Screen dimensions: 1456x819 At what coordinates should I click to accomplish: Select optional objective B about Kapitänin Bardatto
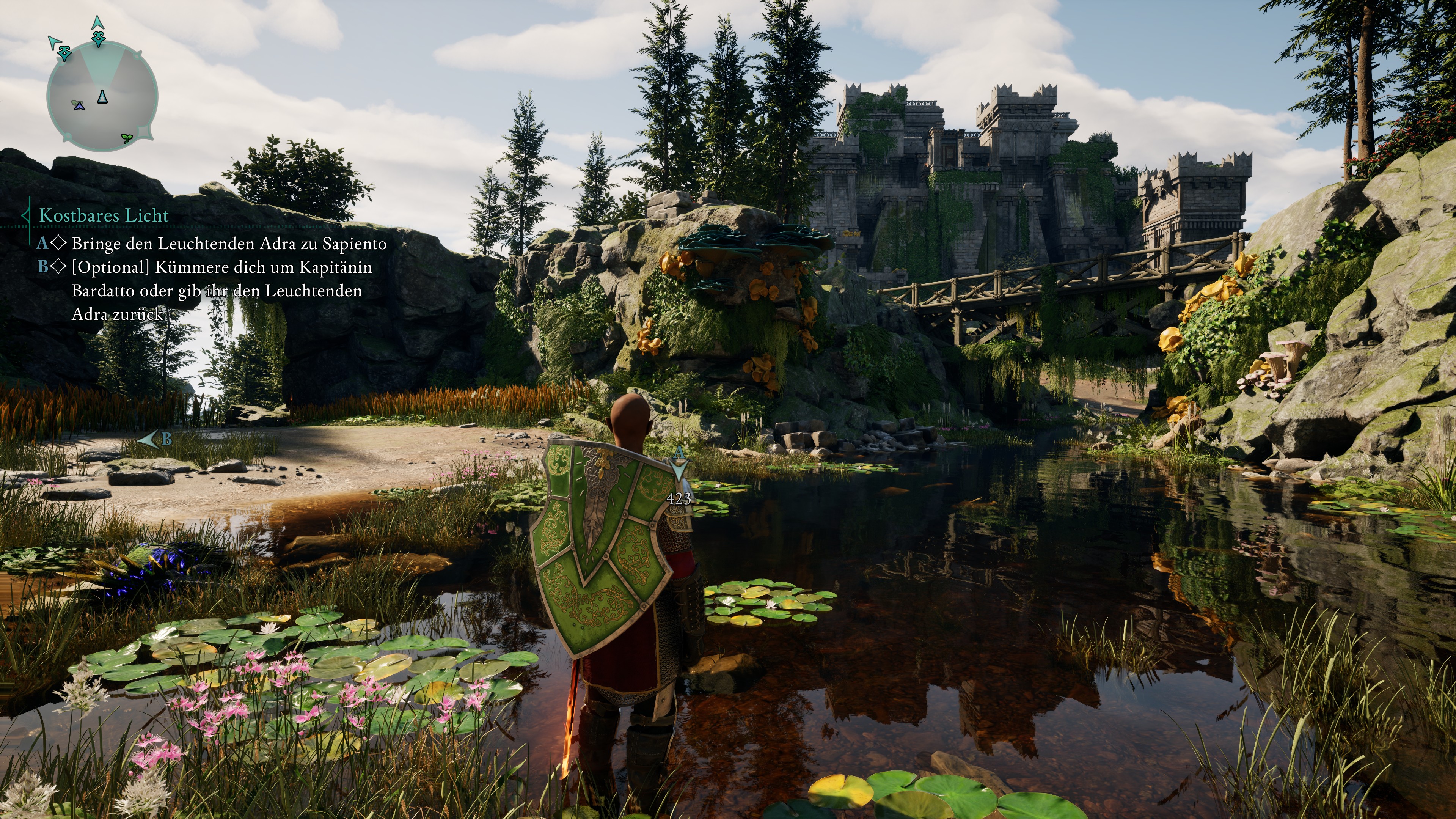pyautogui.click(x=221, y=290)
